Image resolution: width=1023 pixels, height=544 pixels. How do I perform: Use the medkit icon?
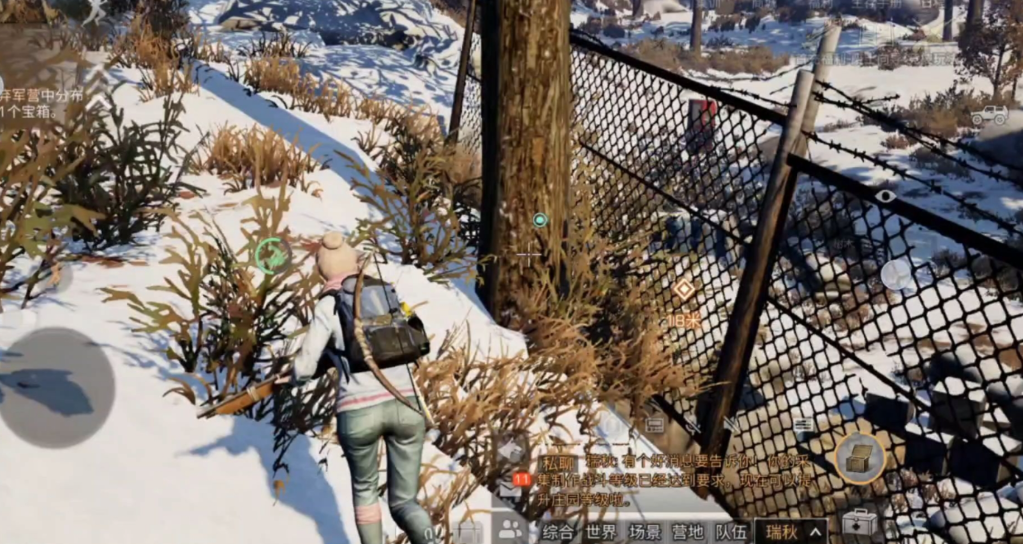click(859, 521)
